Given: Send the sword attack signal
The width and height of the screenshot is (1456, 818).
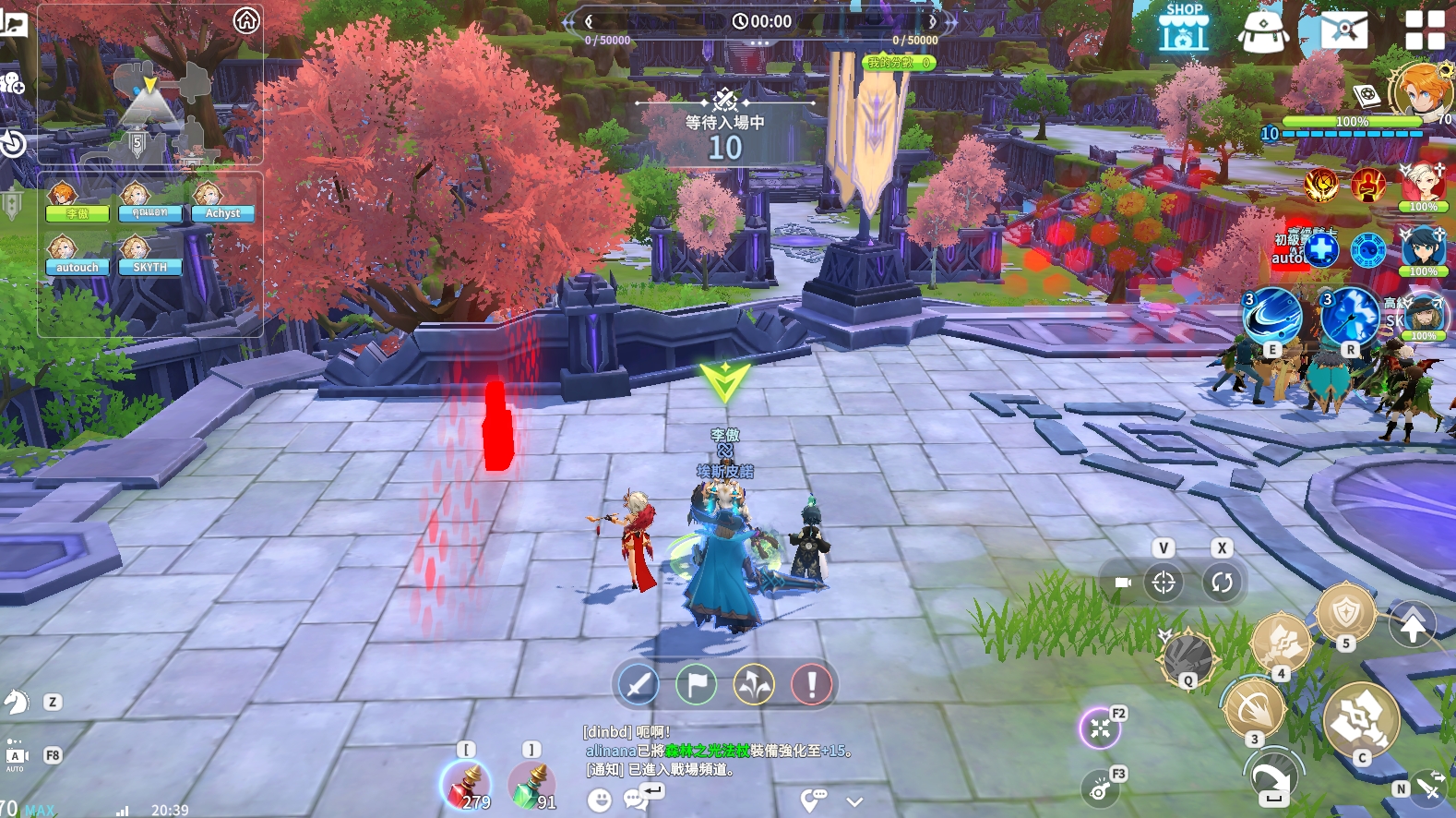Looking at the screenshot, I should click(x=638, y=685).
